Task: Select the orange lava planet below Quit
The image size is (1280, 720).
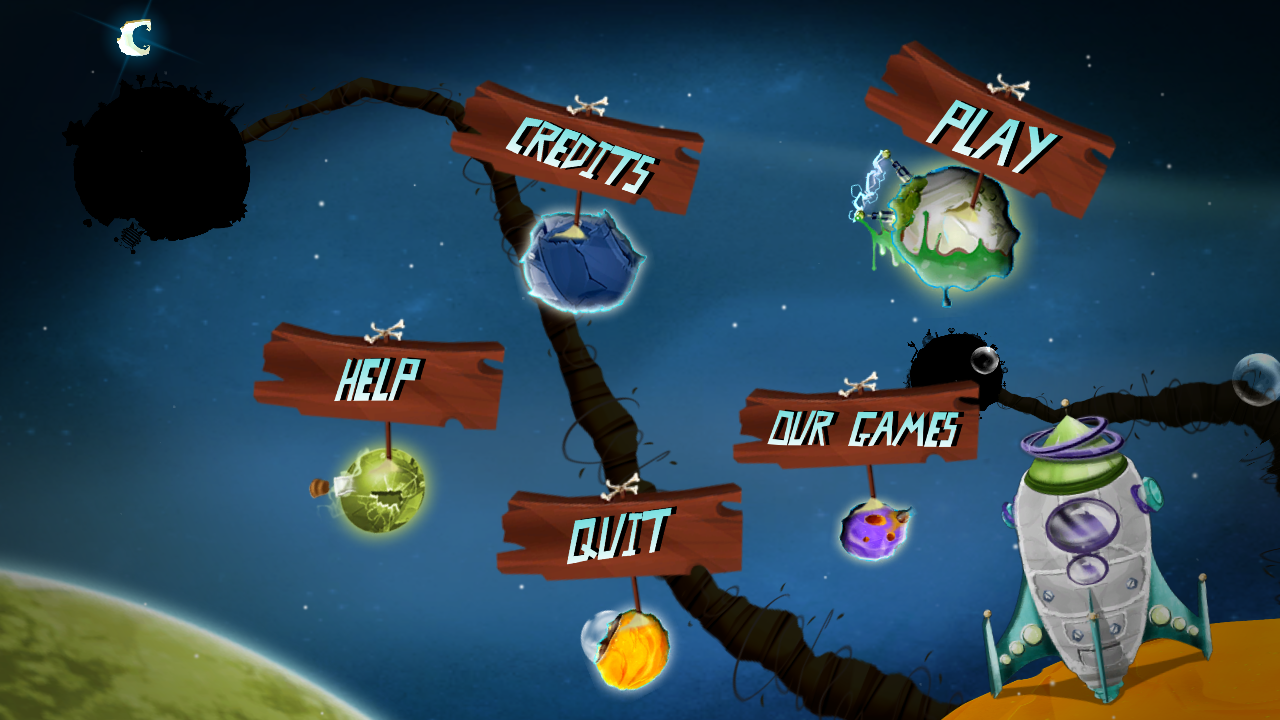Action: [628, 648]
